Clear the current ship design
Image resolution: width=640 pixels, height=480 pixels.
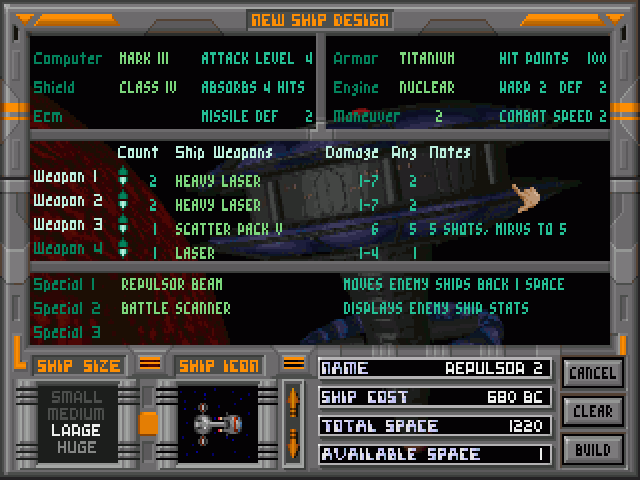[x=592, y=411]
